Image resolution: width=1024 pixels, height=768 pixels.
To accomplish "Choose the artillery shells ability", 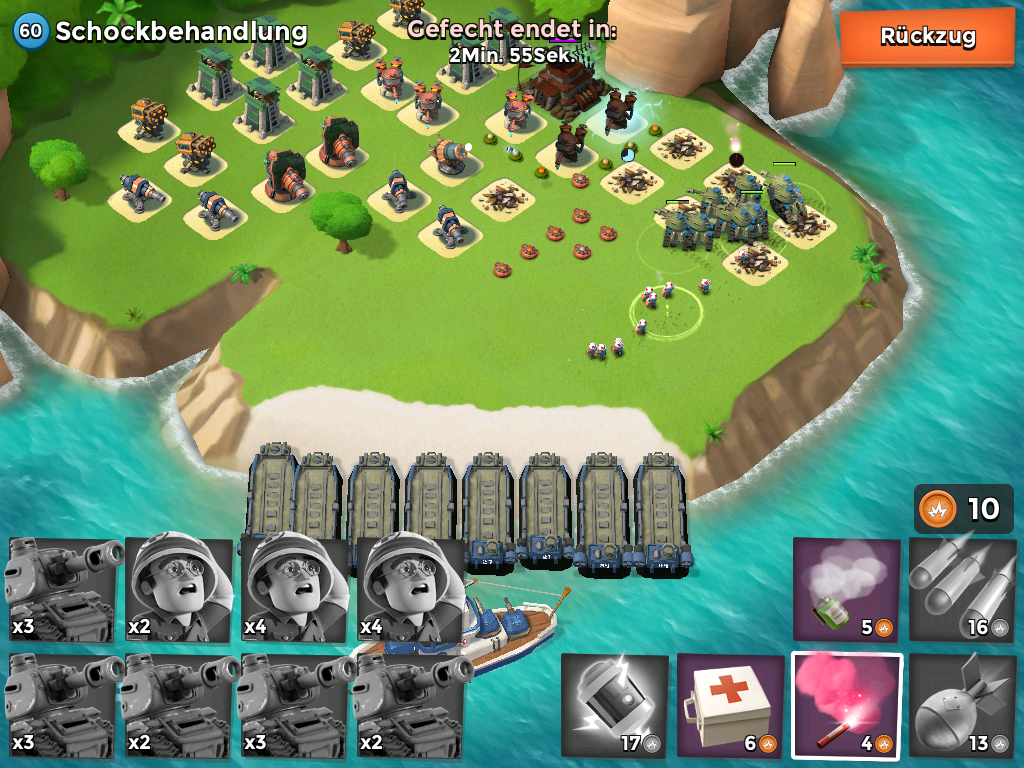I will [960, 590].
